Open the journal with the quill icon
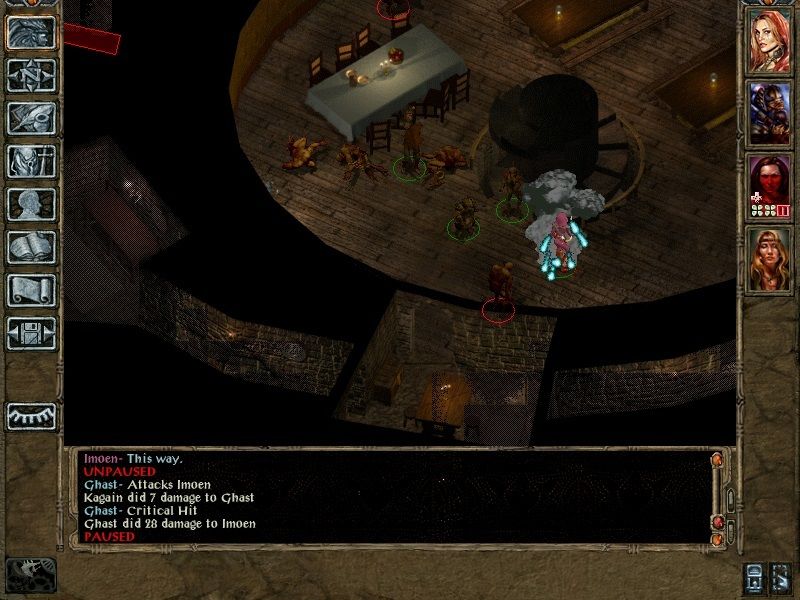Screen dimensions: 800x600 (31, 117)
